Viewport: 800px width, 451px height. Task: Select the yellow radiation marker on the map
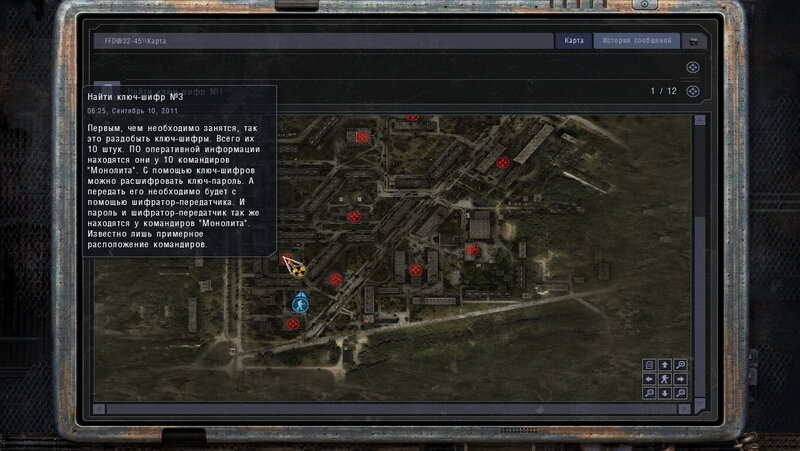pyautogui.click(x=296, y=267)
